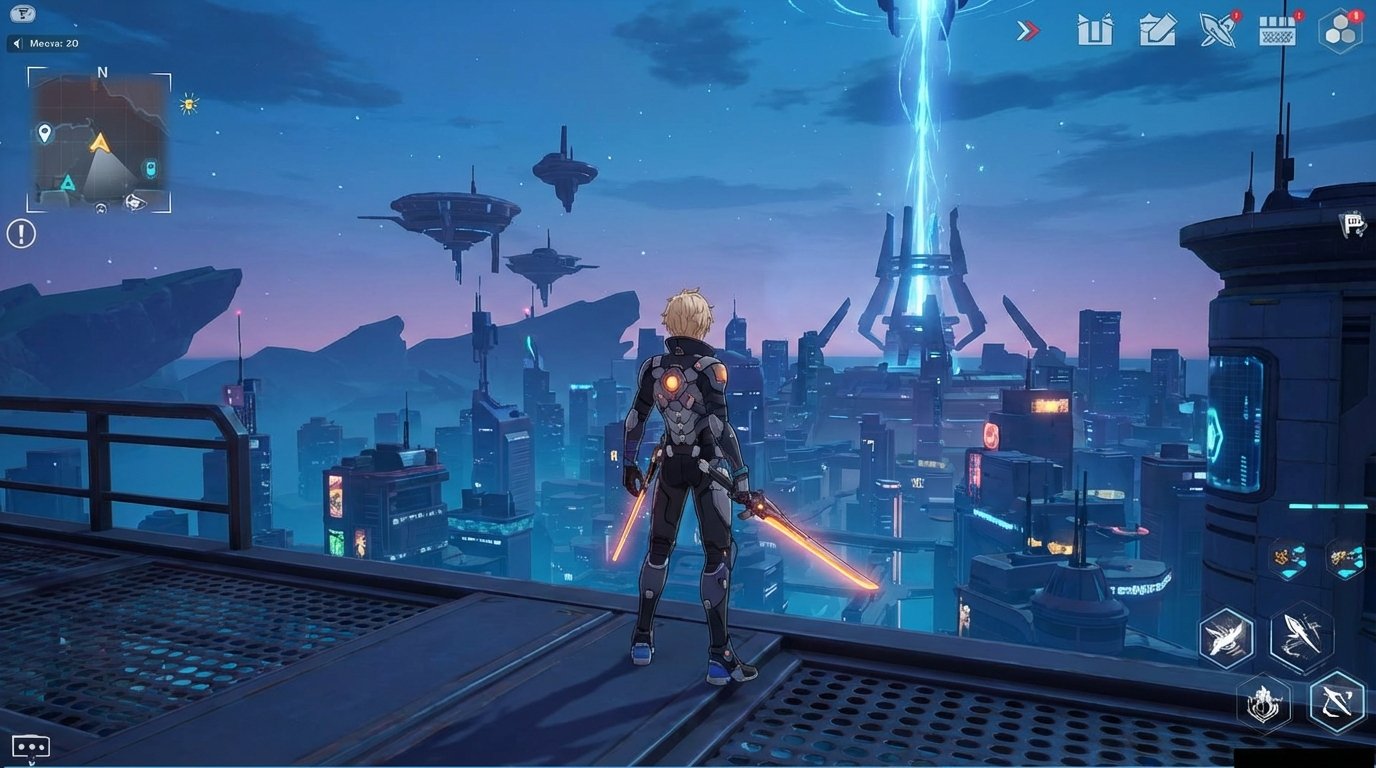Open the crossed-weapons combat icon with red badge
Image resolution: width=1376 pixels, height=768 pixels.
point(1218,31)
